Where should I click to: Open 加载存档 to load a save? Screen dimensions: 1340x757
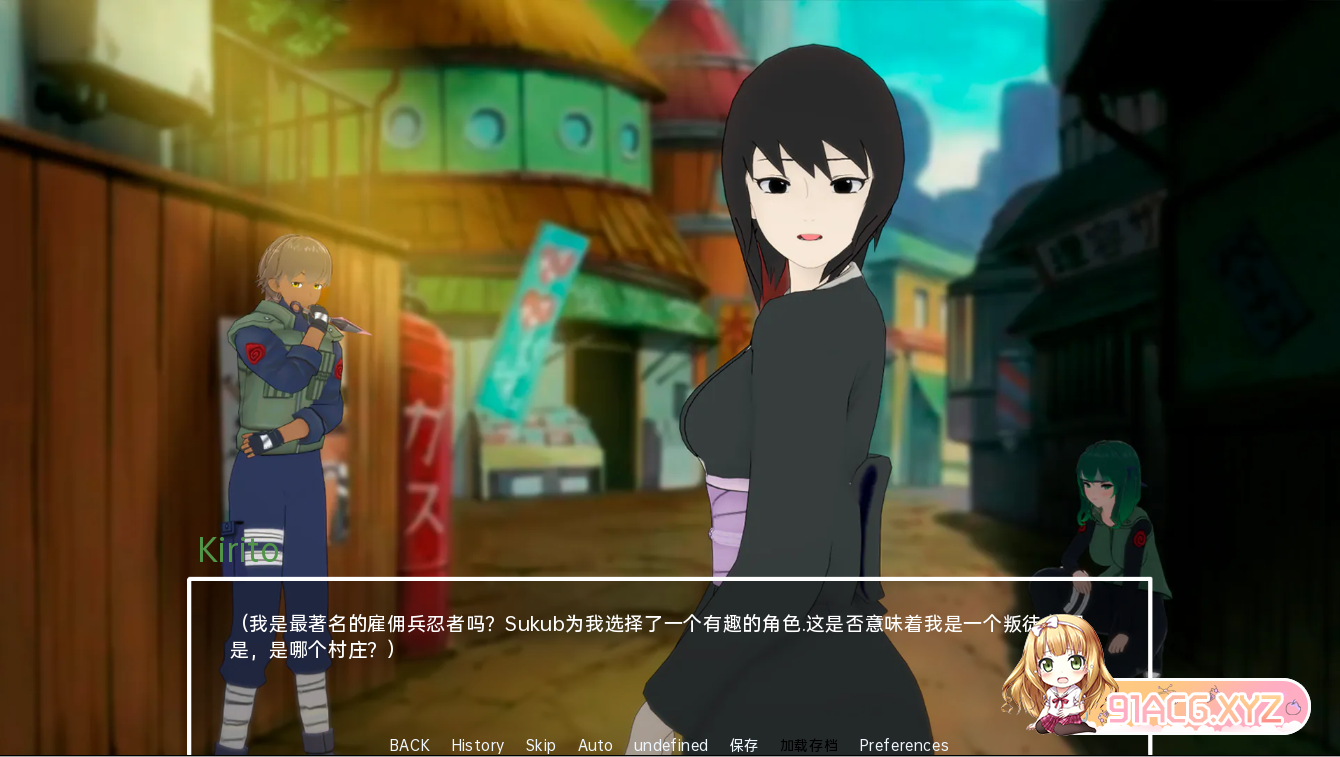tap(809, 745)
